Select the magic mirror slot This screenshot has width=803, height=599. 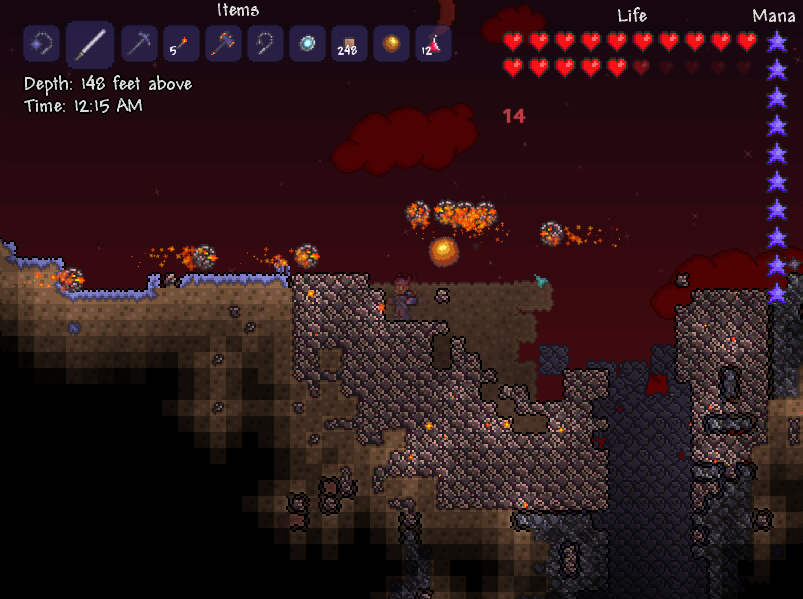pyautogui.click(x=307, y=45)
